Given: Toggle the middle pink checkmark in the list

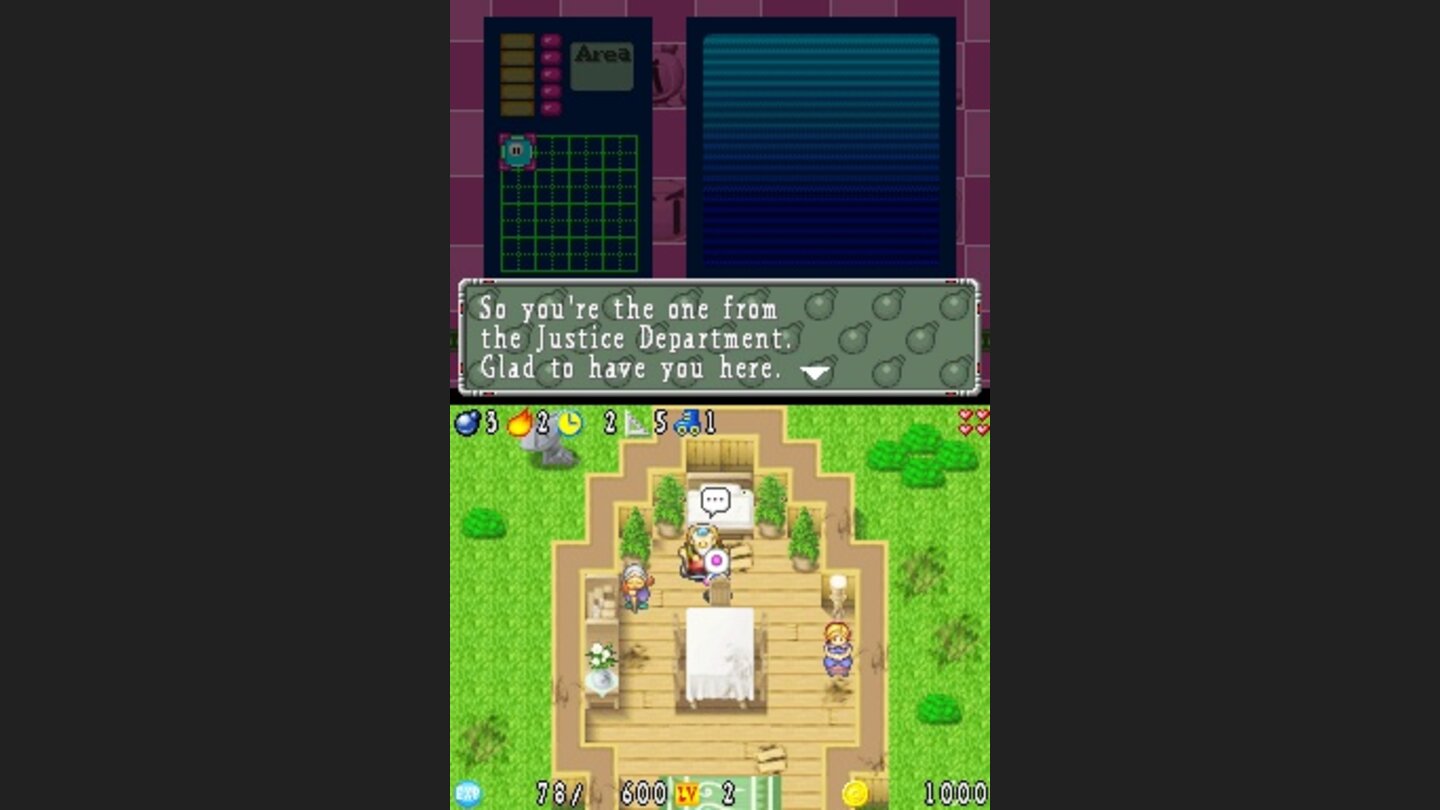Looking at the screenshot, I should point(550,73).
